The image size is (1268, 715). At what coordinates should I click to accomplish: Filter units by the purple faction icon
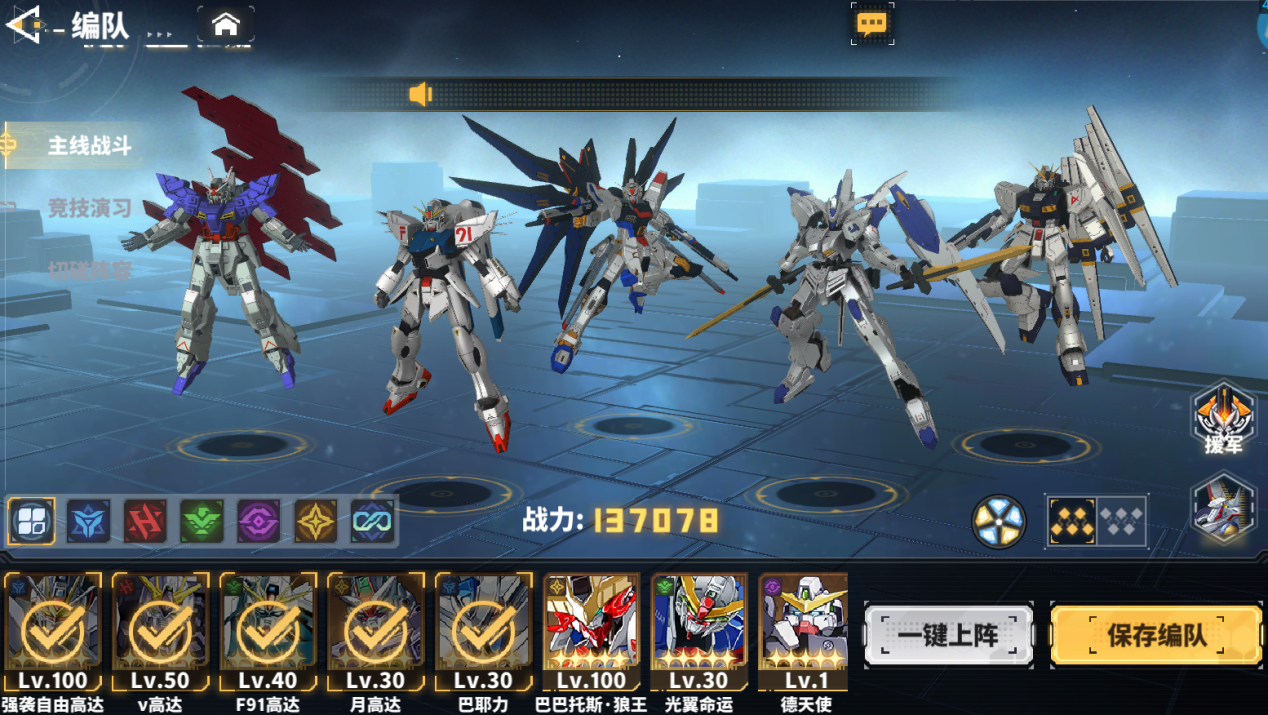[259, 521]
